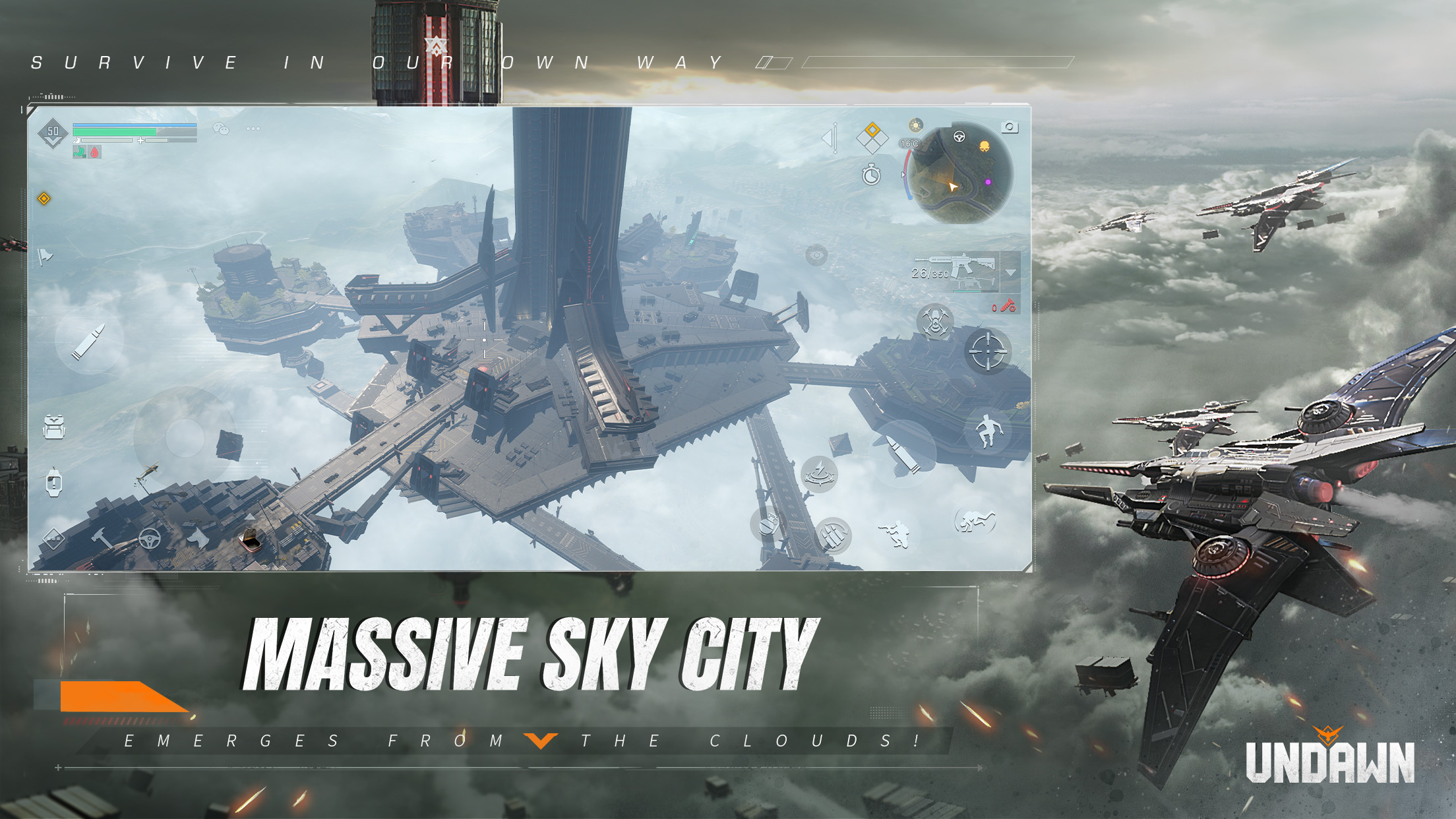Open the vehicle steering wheel control
The image size is (1456, 819).
pyautogui.click(x=150, y=538)
